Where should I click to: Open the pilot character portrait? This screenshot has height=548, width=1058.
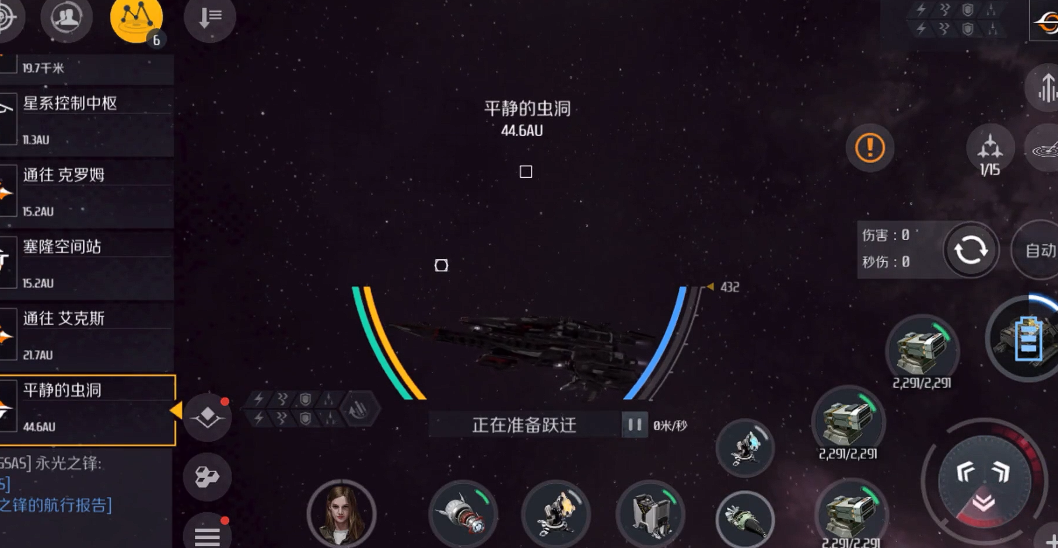pyautogui.click(x=341, y=514)
